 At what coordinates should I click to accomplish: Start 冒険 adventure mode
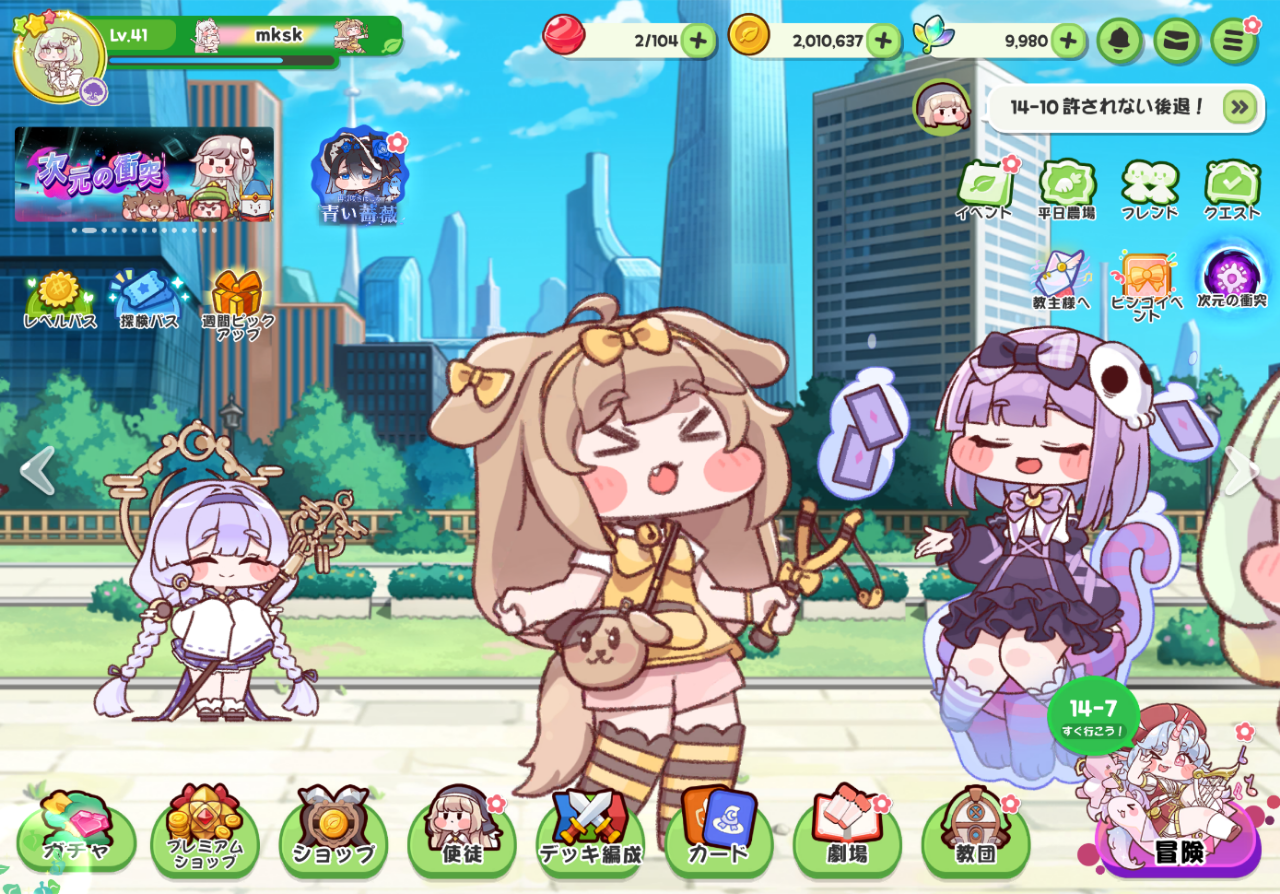click(1180, 845)
